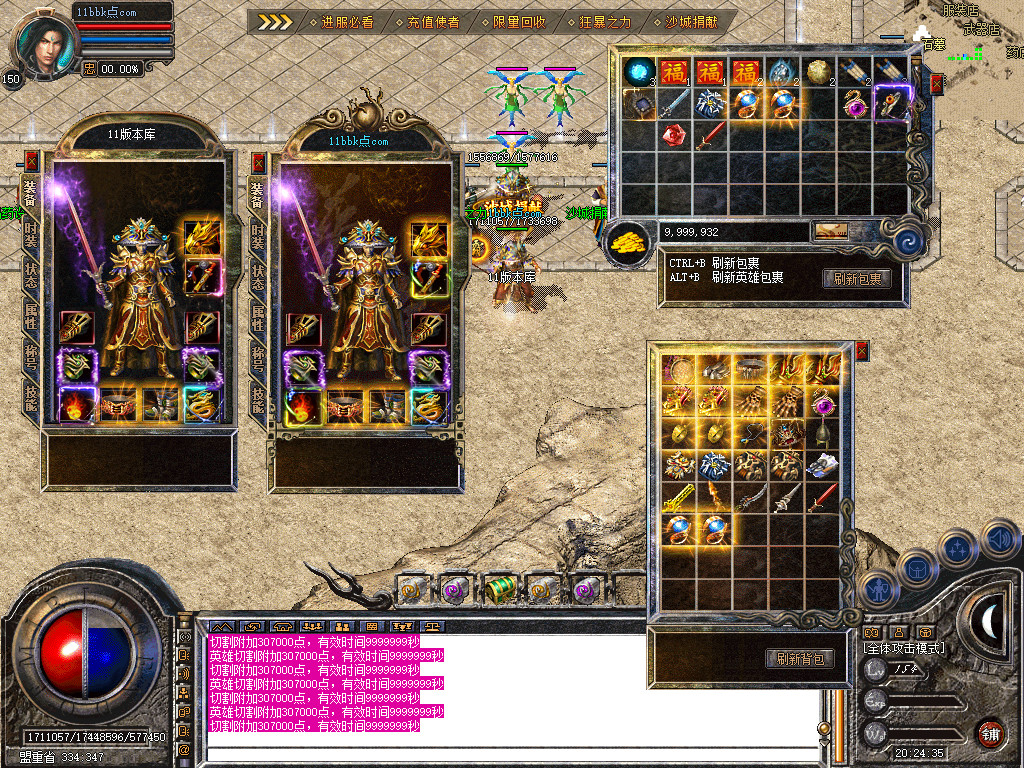Click the 刷新背包 refresh button
The width and height of the screenshot is (1024, 768).
(800, 658)
